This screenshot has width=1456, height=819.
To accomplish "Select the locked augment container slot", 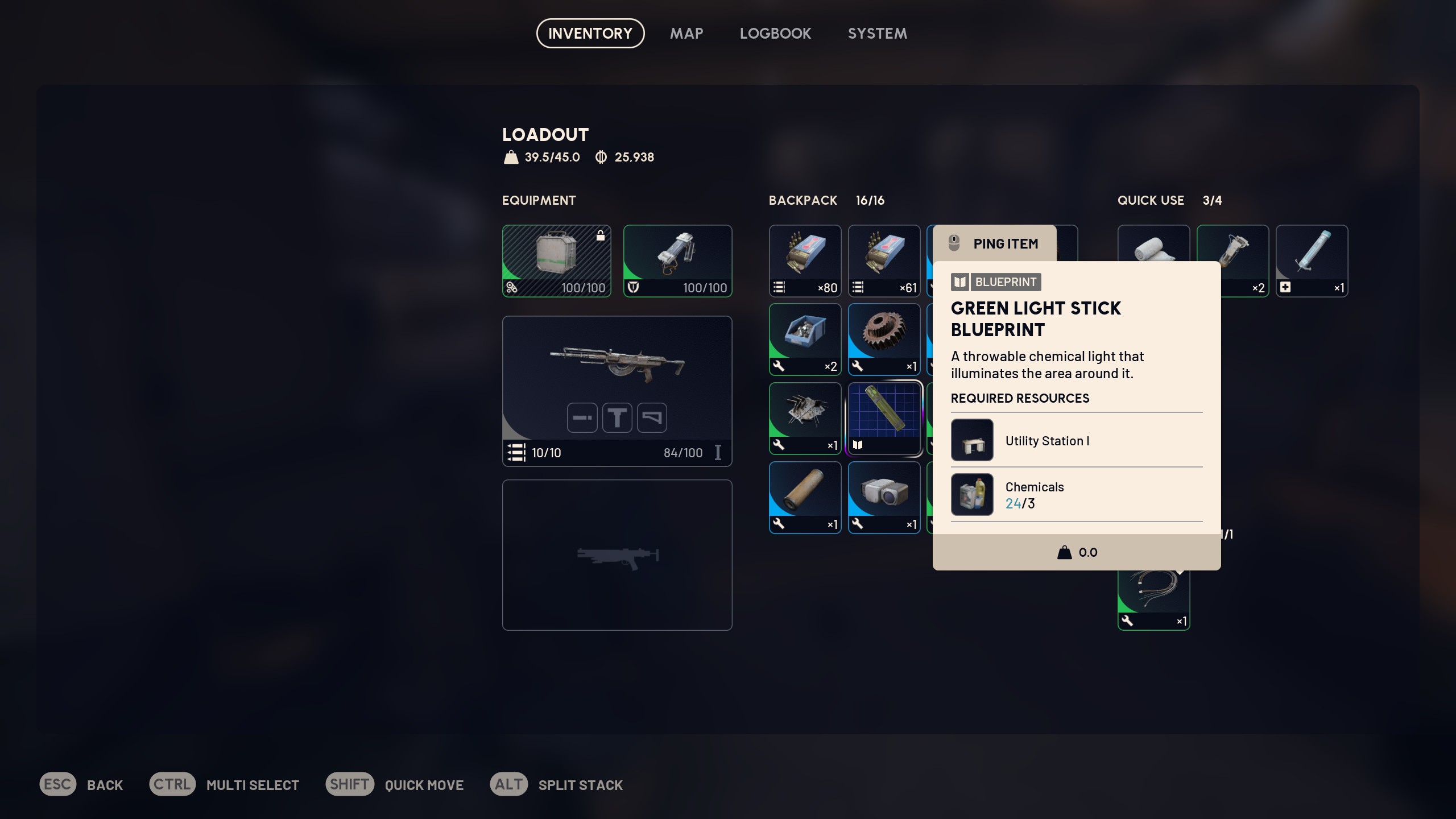I will pos(556,260).
